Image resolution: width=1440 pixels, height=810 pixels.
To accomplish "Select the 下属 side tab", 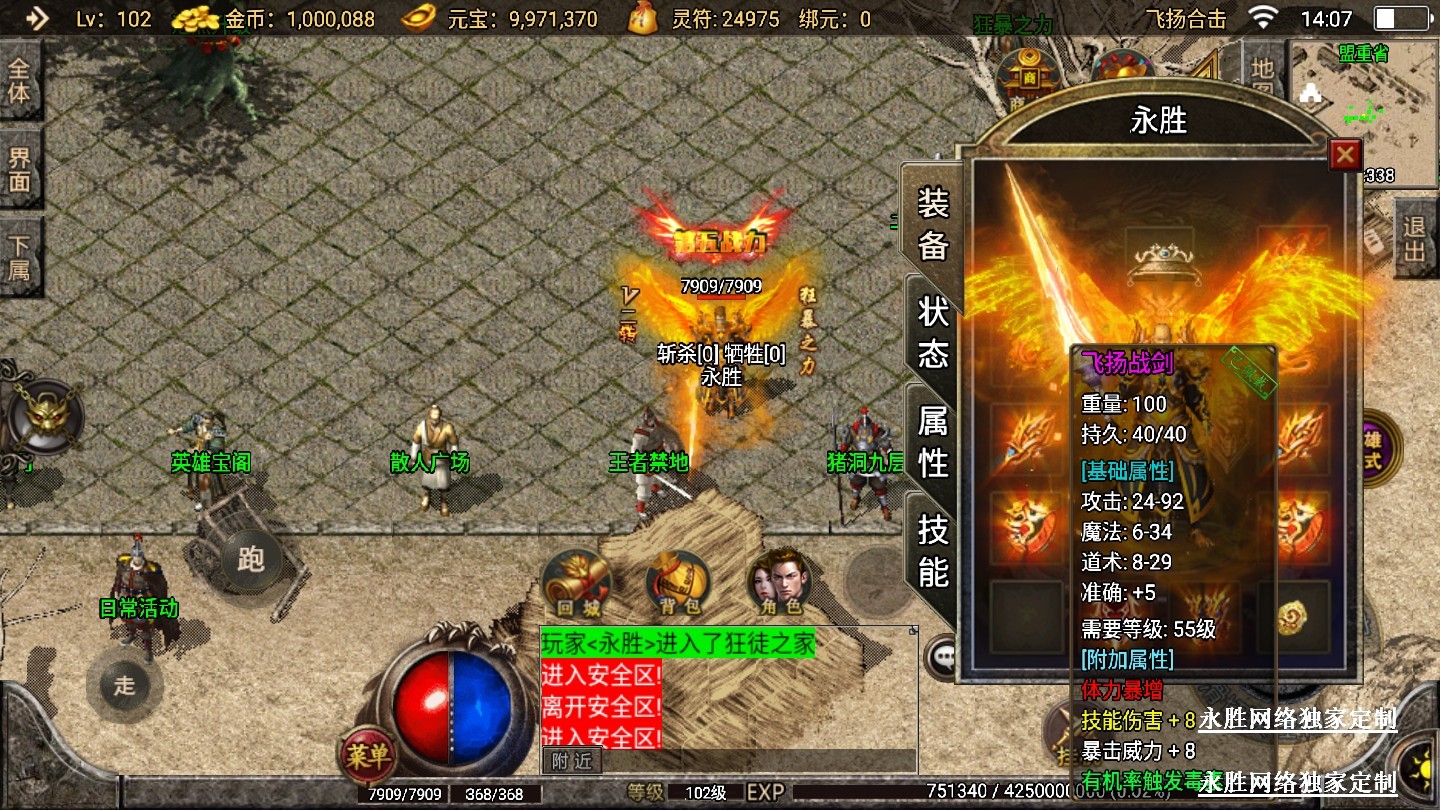I will point(20,258).
